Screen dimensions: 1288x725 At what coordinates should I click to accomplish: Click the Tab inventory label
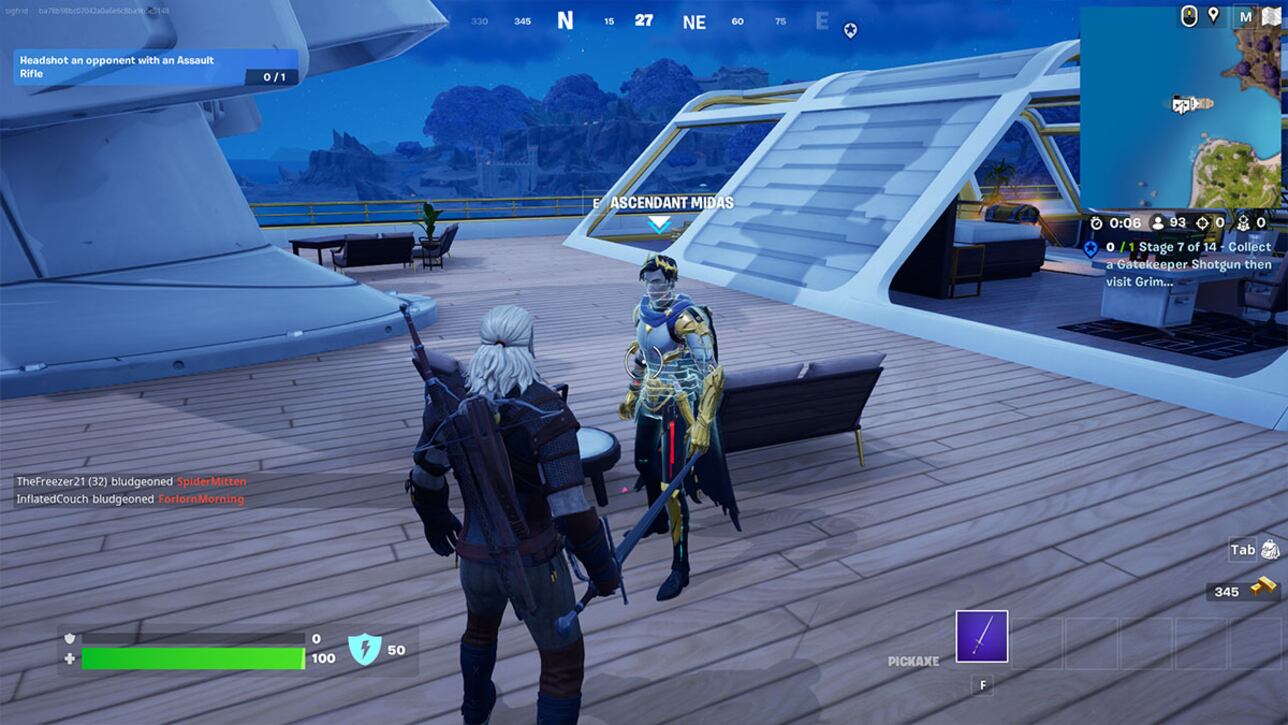(1241, 548)
